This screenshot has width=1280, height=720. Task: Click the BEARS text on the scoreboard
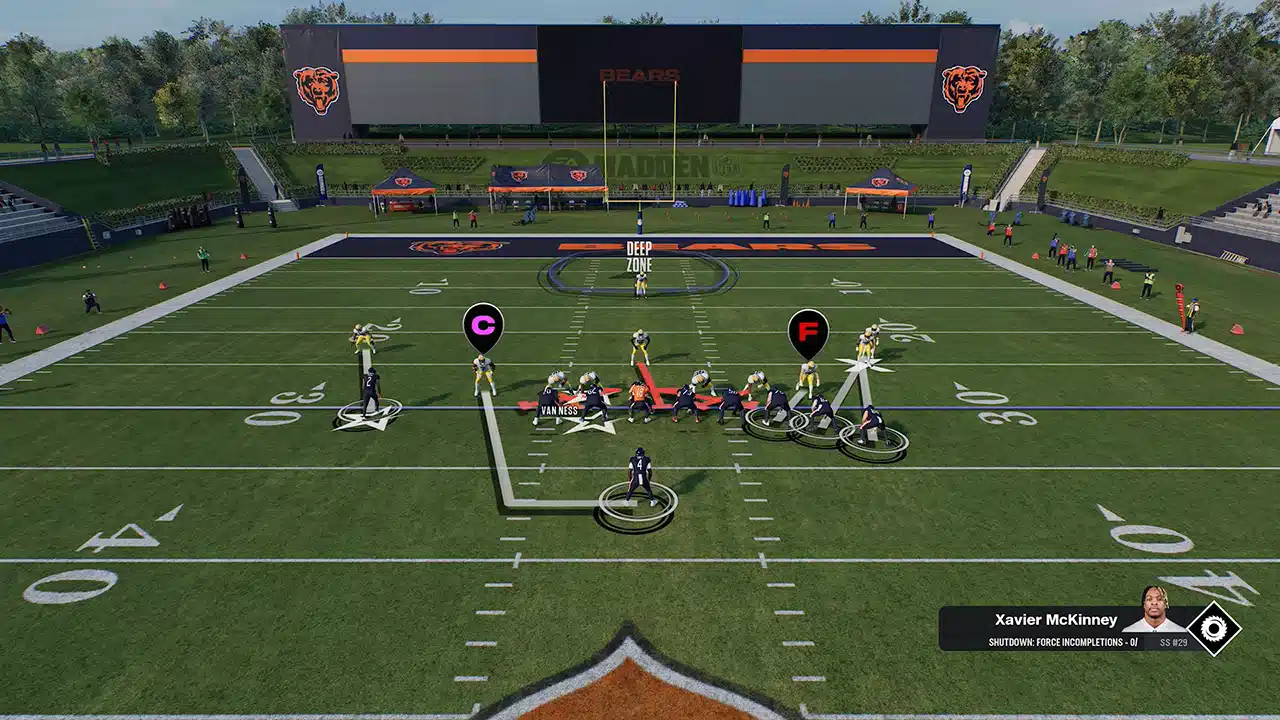640,74
